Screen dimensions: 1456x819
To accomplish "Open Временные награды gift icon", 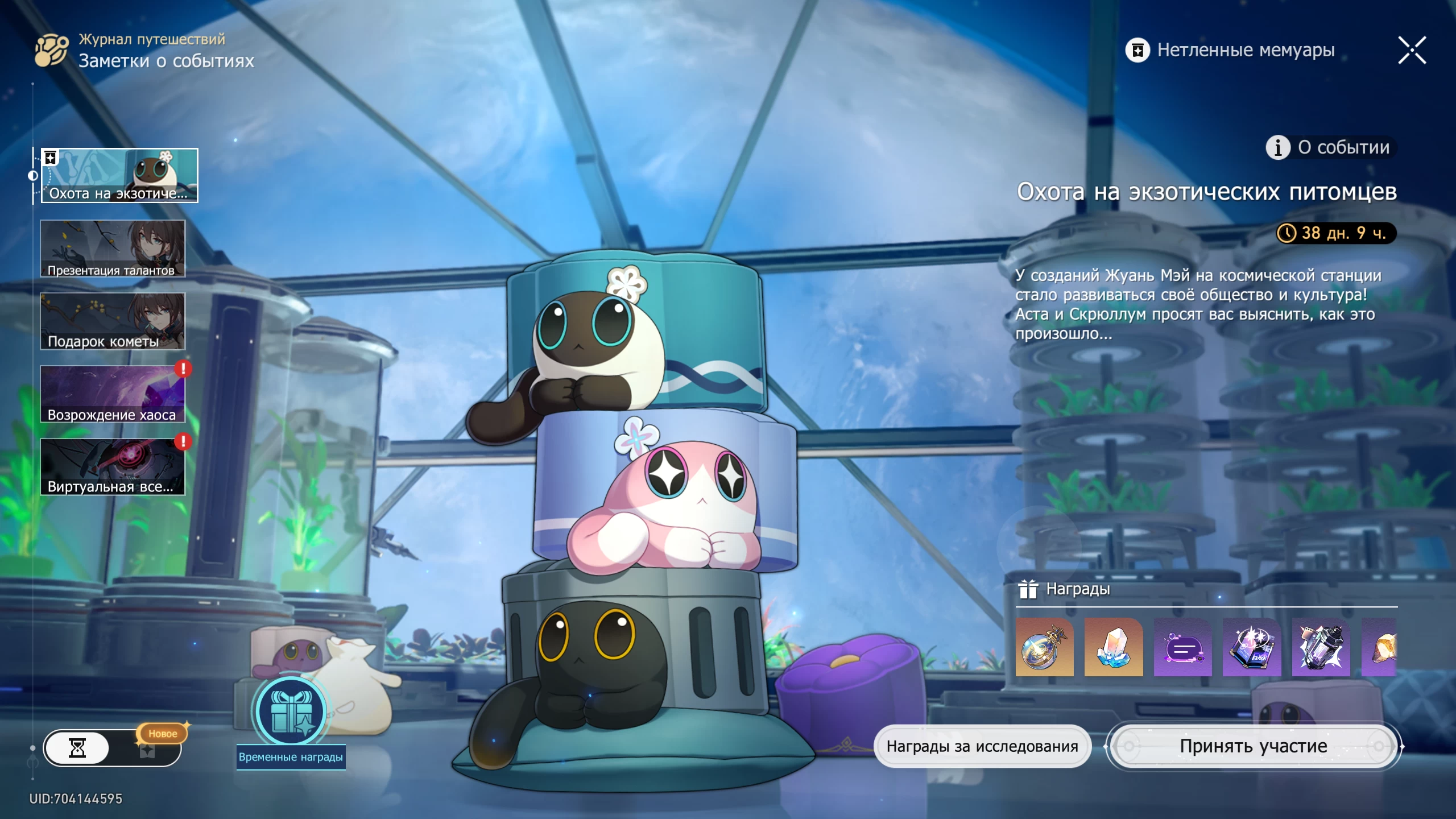I will [x=291, y=712].
